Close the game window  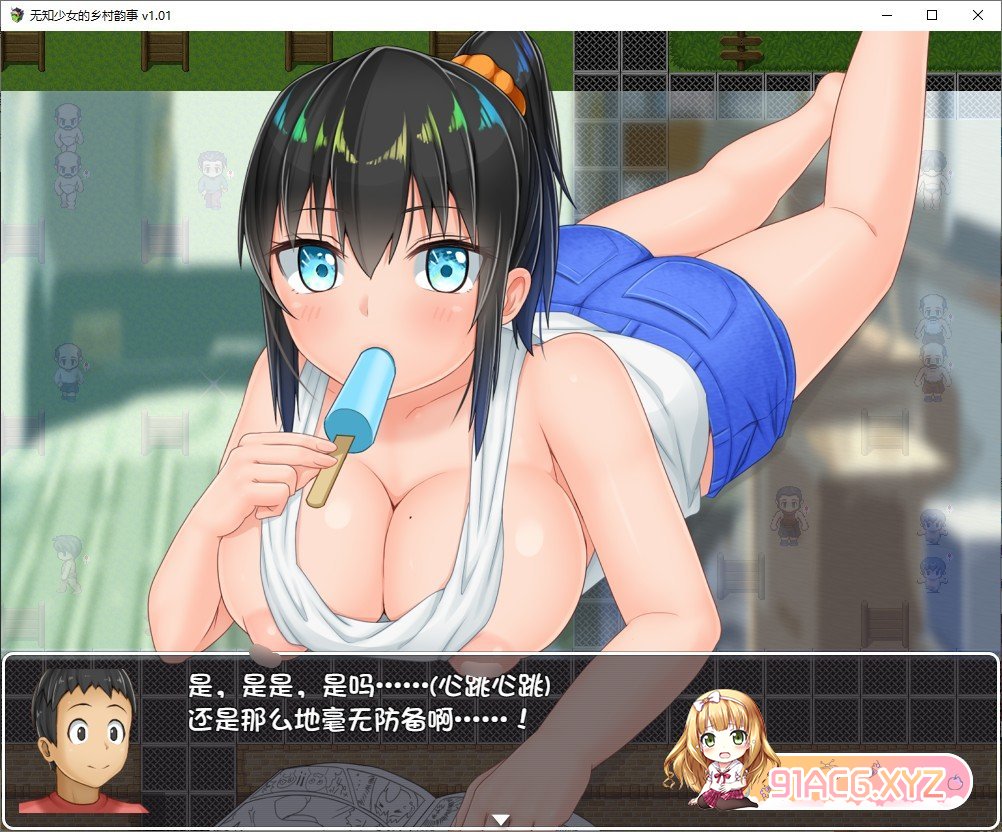977,15
